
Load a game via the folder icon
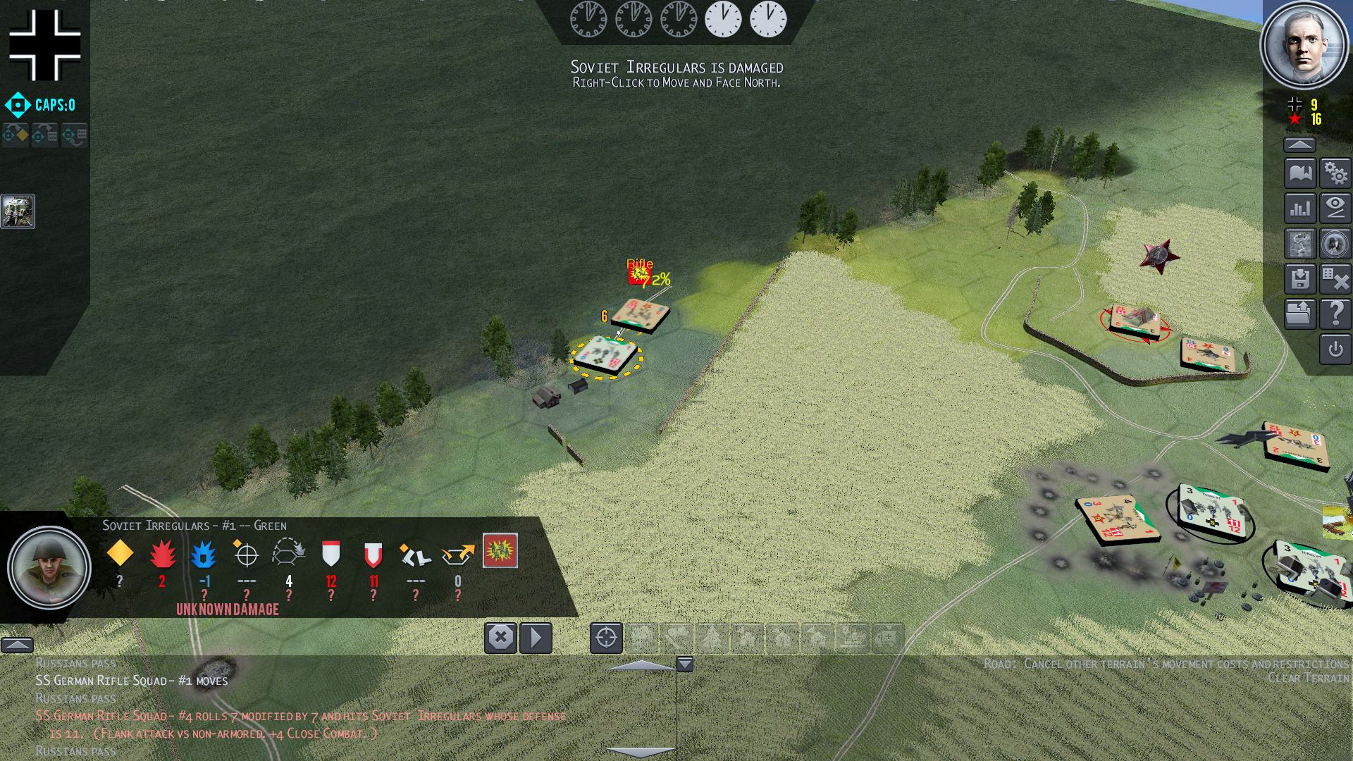1299,314
